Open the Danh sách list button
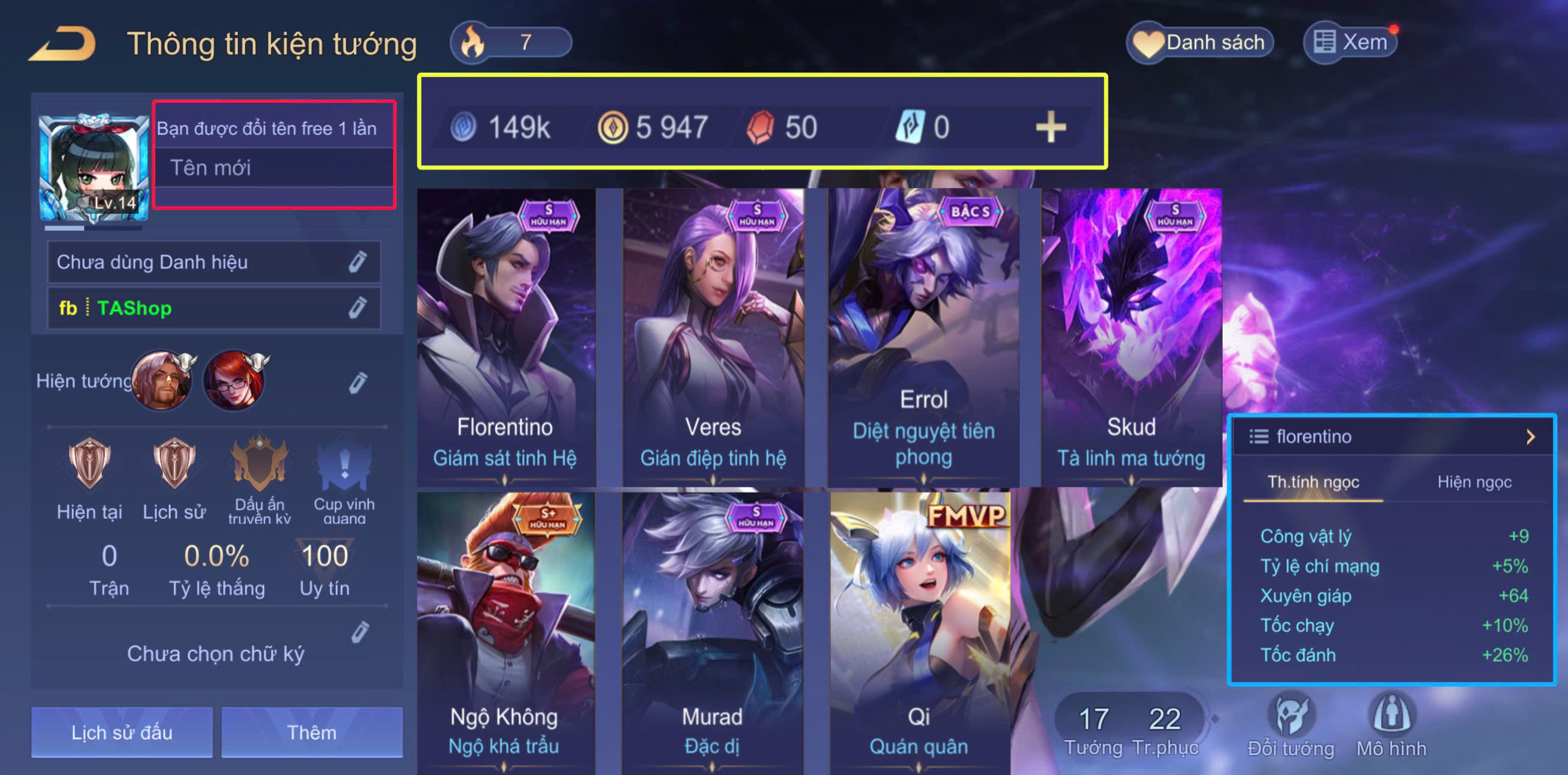 pyautogui.click(x=1200, y=43)
